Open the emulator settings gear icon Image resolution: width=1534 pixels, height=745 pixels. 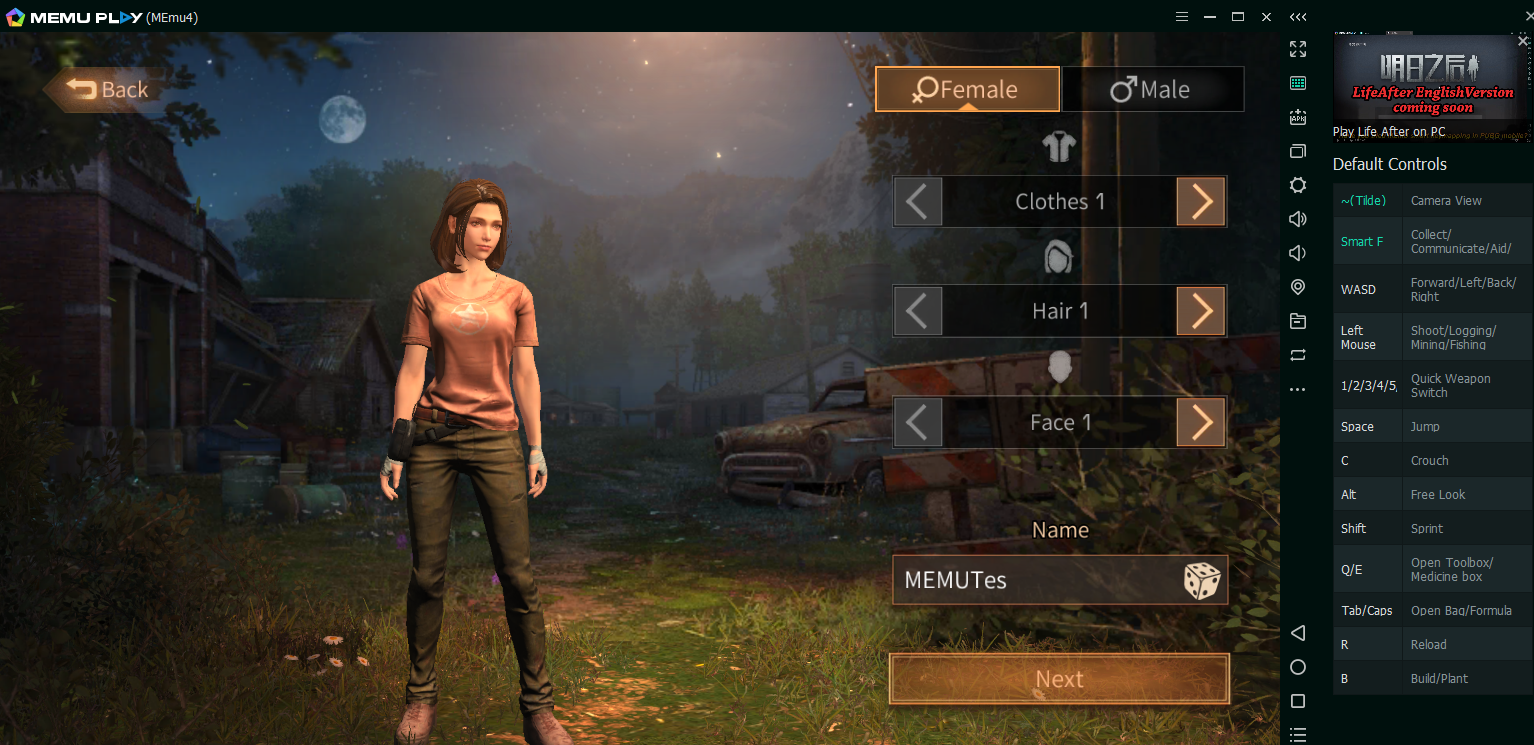pyautogui.click(x=1298, y=185)
